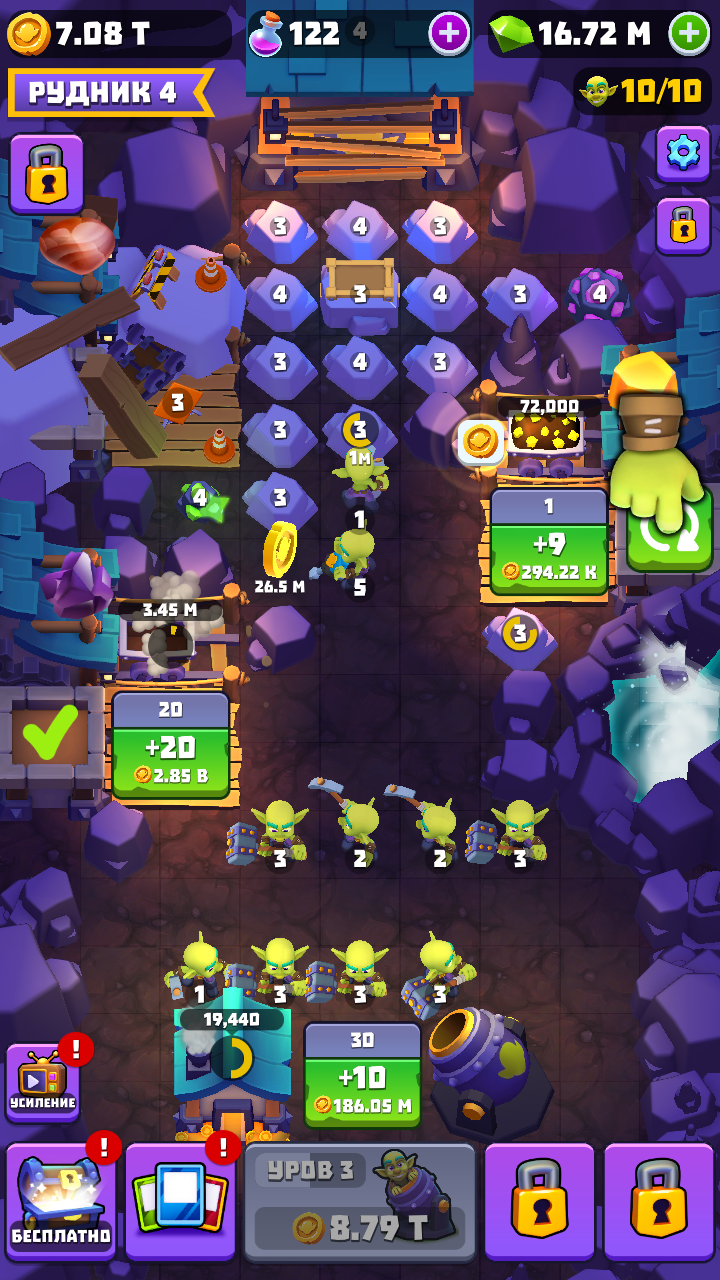Purchase +10 upgrade for 186.05 M
This screenshot has height=1280, width=720.
pos(362,1075)
